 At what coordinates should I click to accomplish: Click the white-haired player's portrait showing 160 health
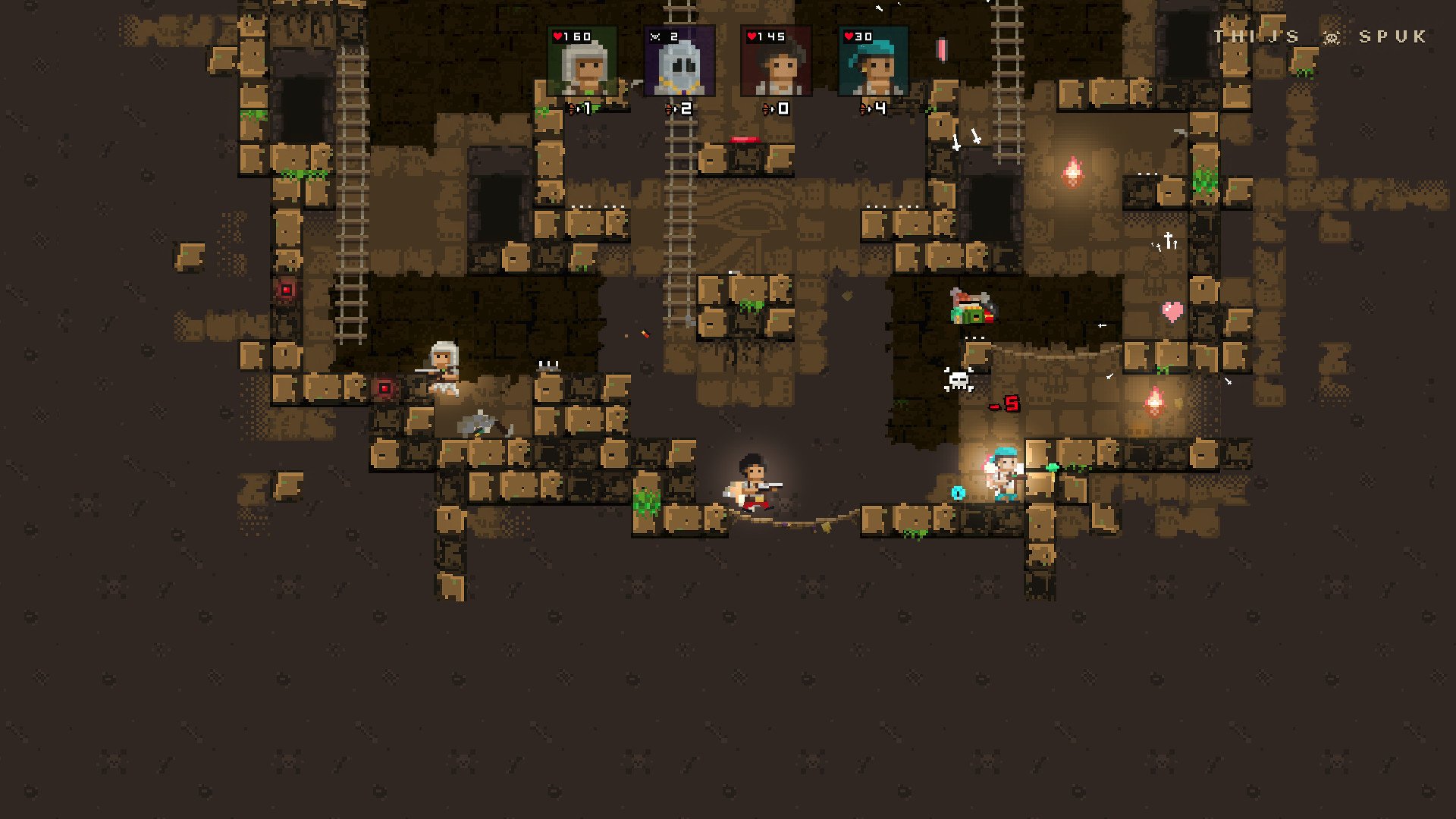pyautogui.click(x=582, y=62)
